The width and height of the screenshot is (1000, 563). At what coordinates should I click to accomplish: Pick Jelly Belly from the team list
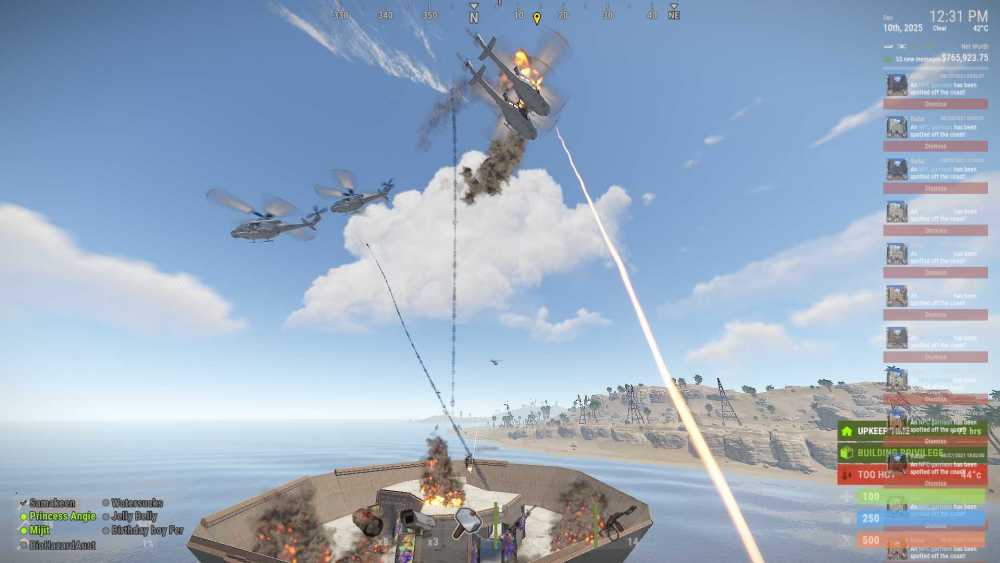click(134, 516)
